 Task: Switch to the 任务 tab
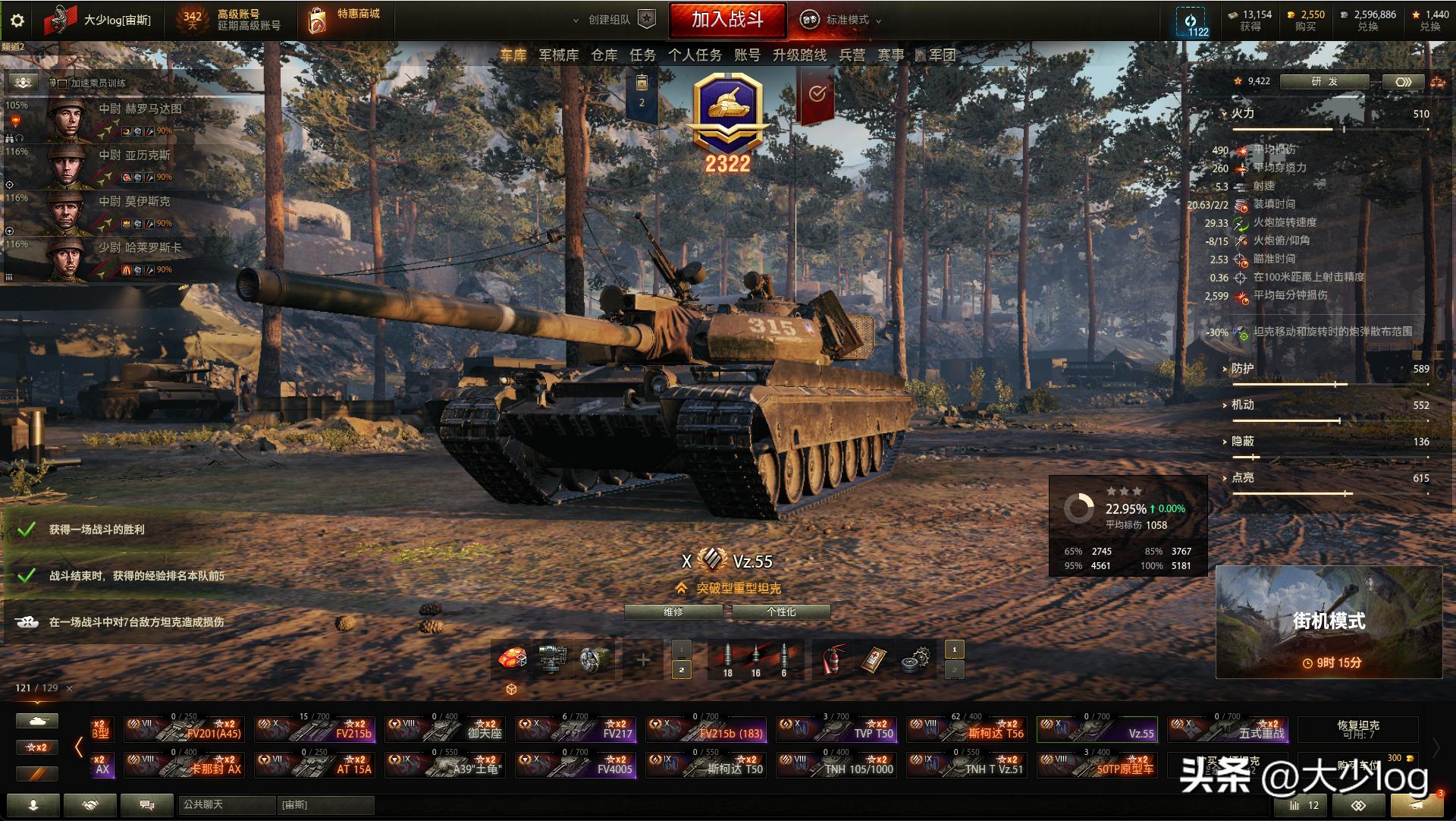pyautogui.click(x=644, y=54)
